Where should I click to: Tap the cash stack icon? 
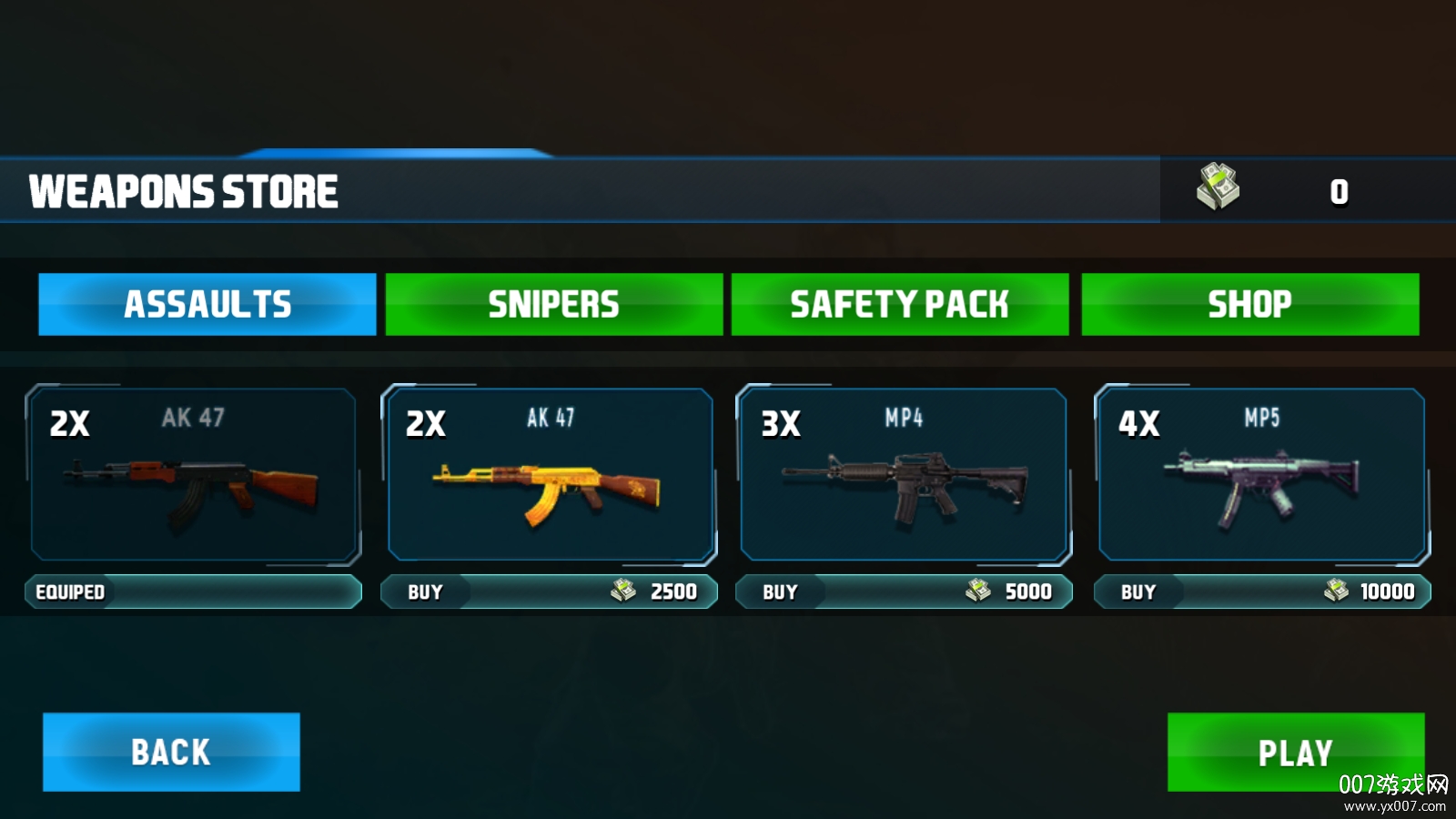click(1218, 187)
